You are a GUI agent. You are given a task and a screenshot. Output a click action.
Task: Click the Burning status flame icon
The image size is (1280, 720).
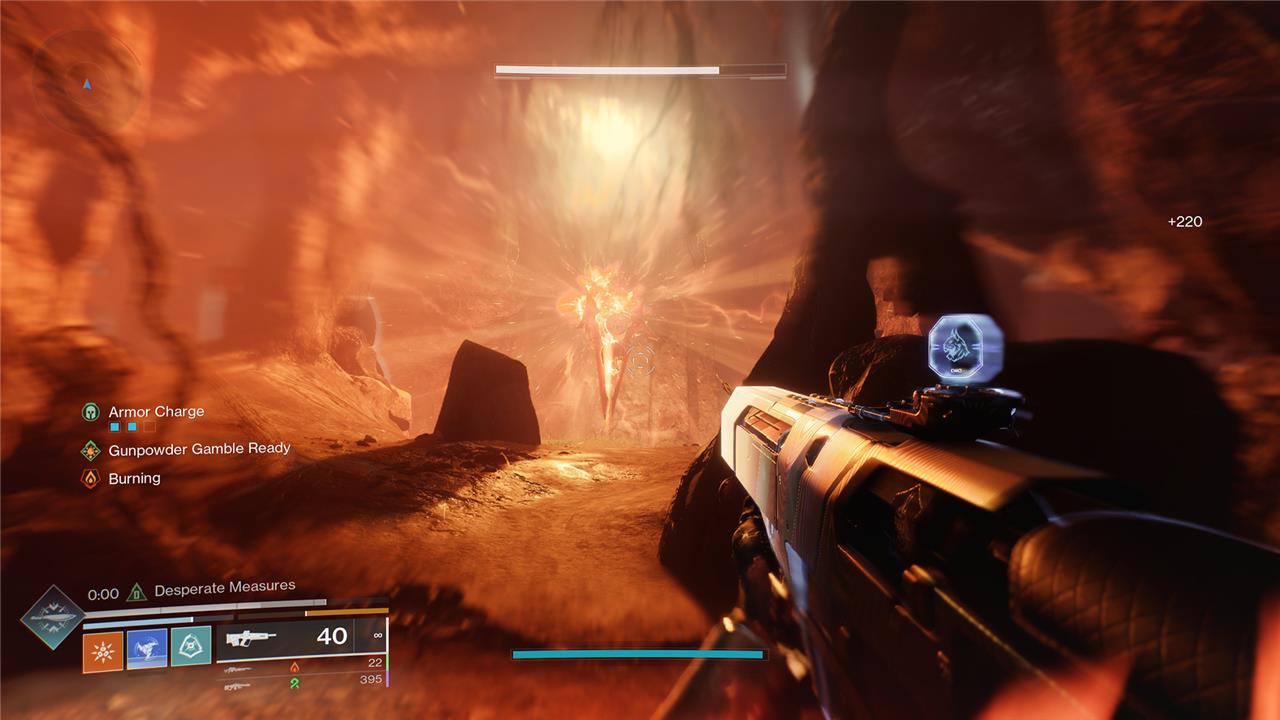pos(91,479)
